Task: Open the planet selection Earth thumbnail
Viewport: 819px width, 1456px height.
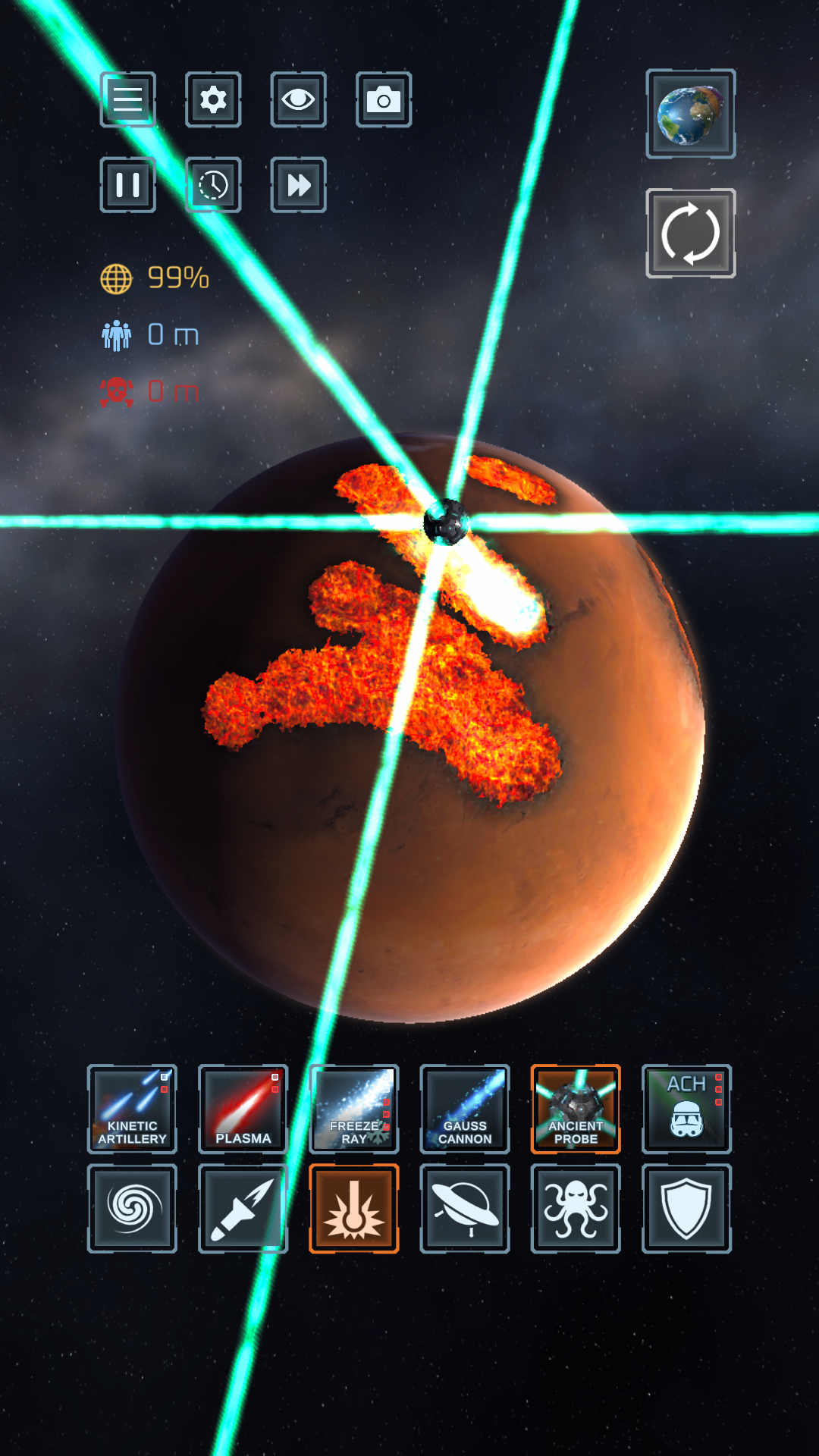Action: [x=690, y=114]
